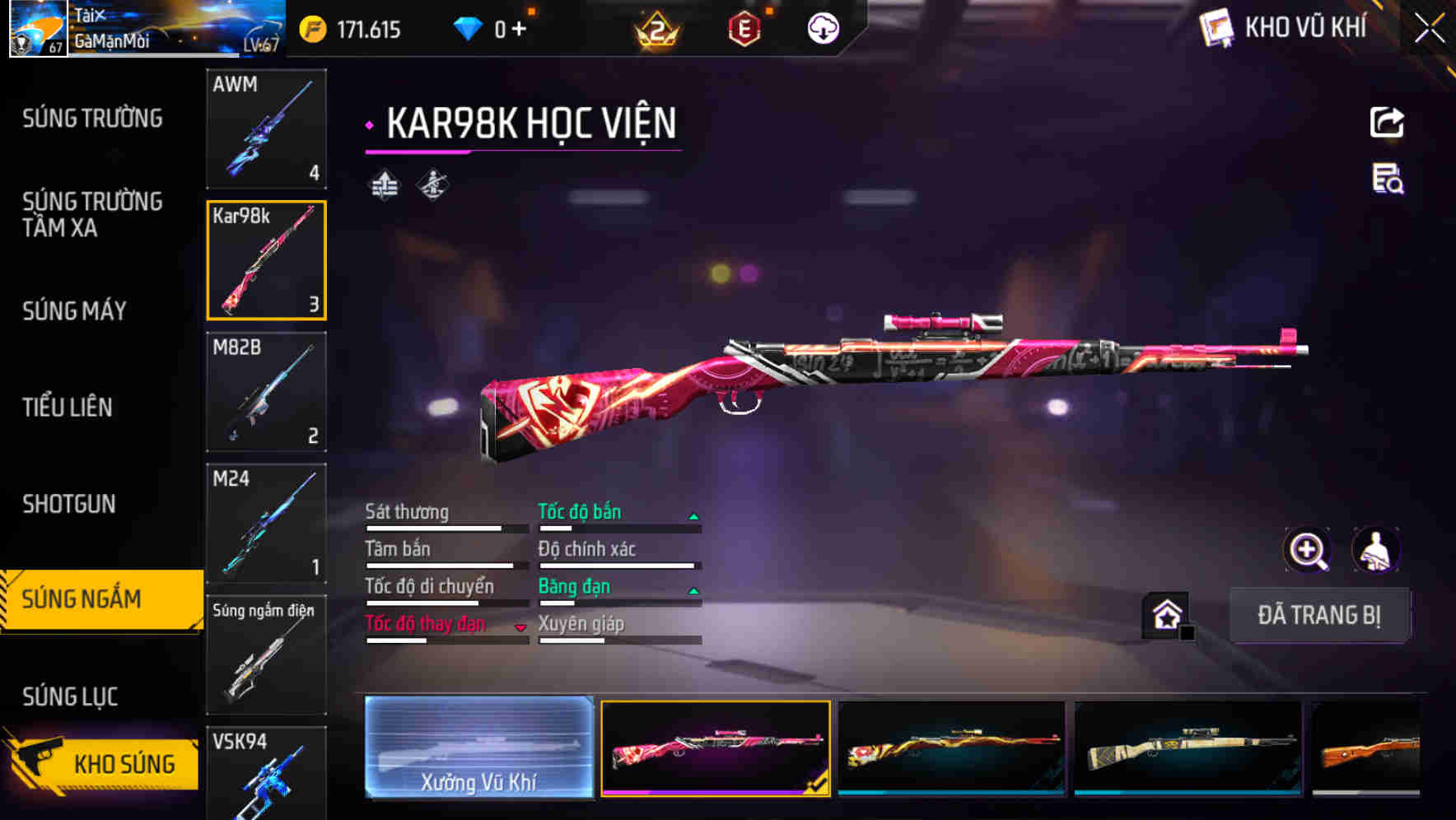Viewport: 1456px width, 820px height.
Task: Select the M82B weapon thumbnail
Action: [266, 393]
